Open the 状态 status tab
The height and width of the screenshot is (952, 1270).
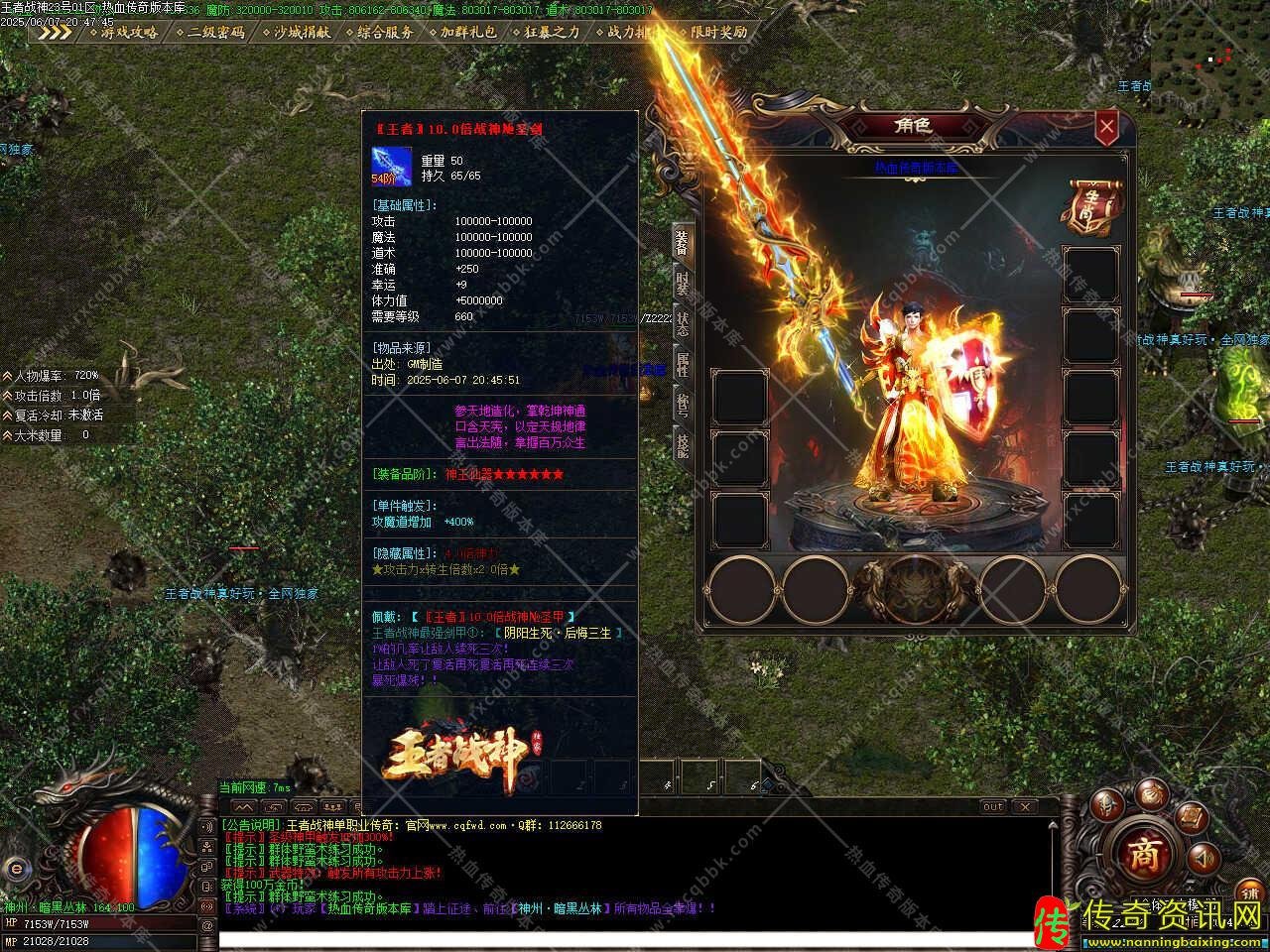(683, 323)
